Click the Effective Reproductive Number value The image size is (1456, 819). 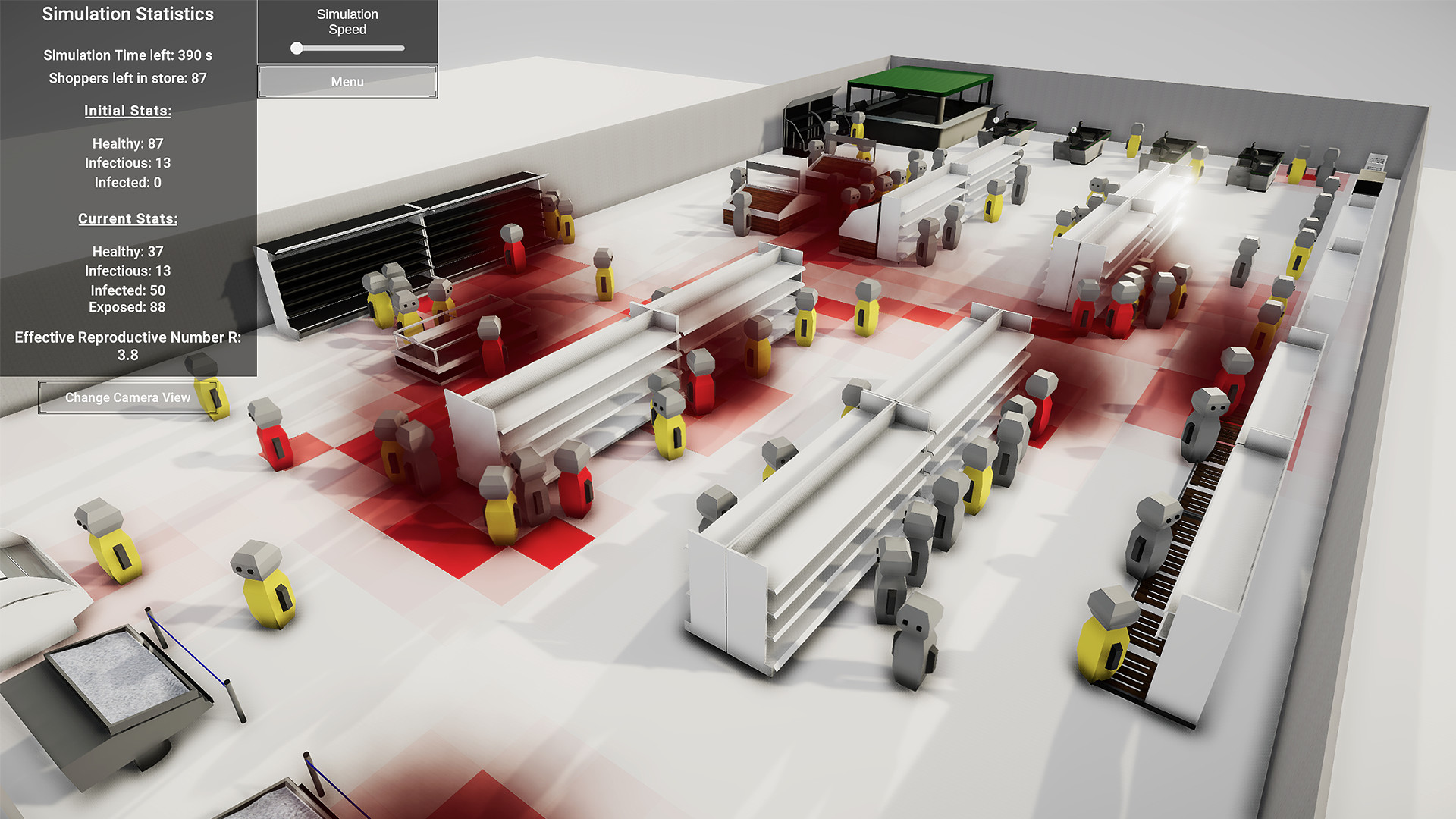pyautogui.click(x=127, y=355)
